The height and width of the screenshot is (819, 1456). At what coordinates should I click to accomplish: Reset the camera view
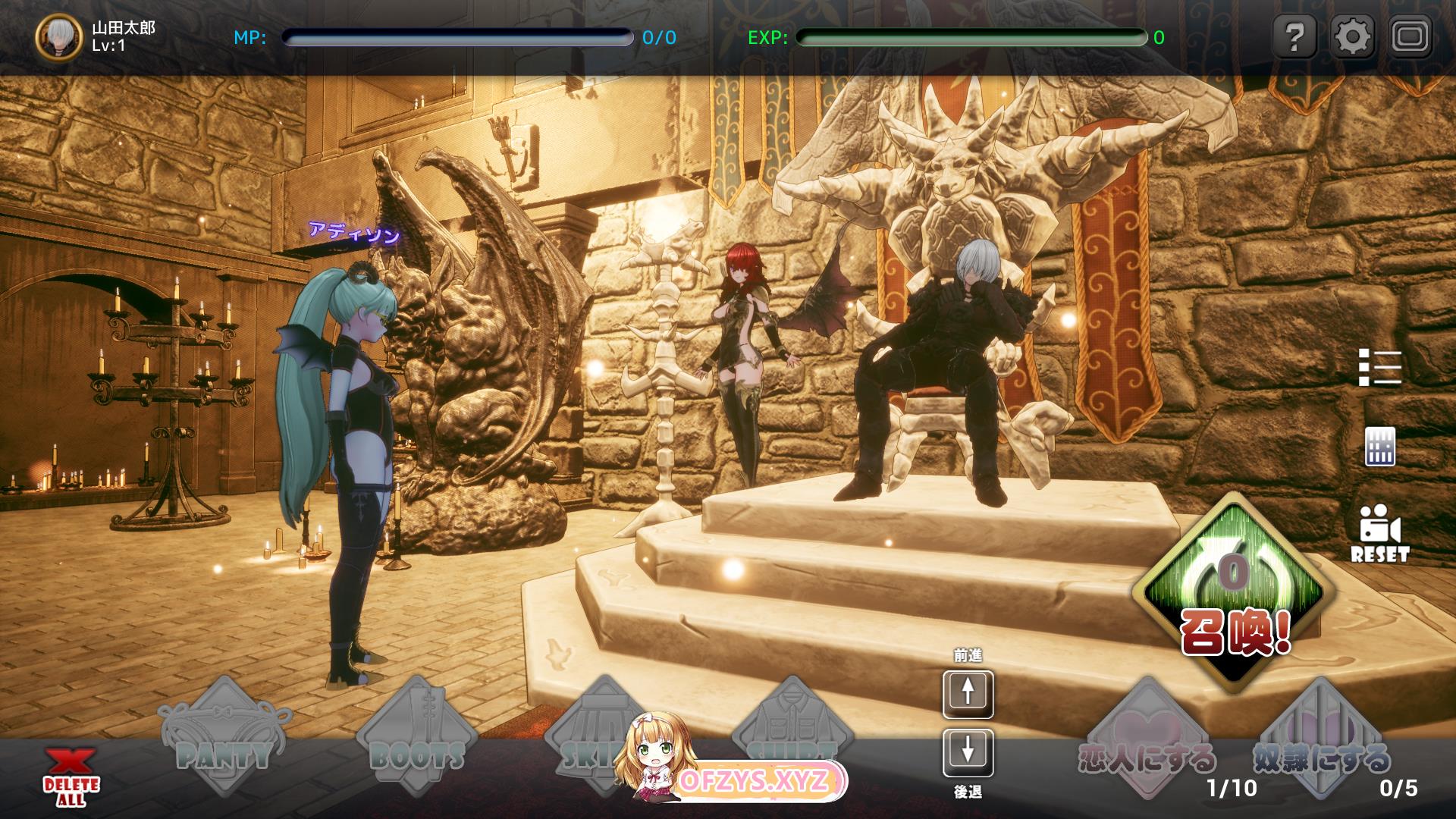tap(1379, 533)
